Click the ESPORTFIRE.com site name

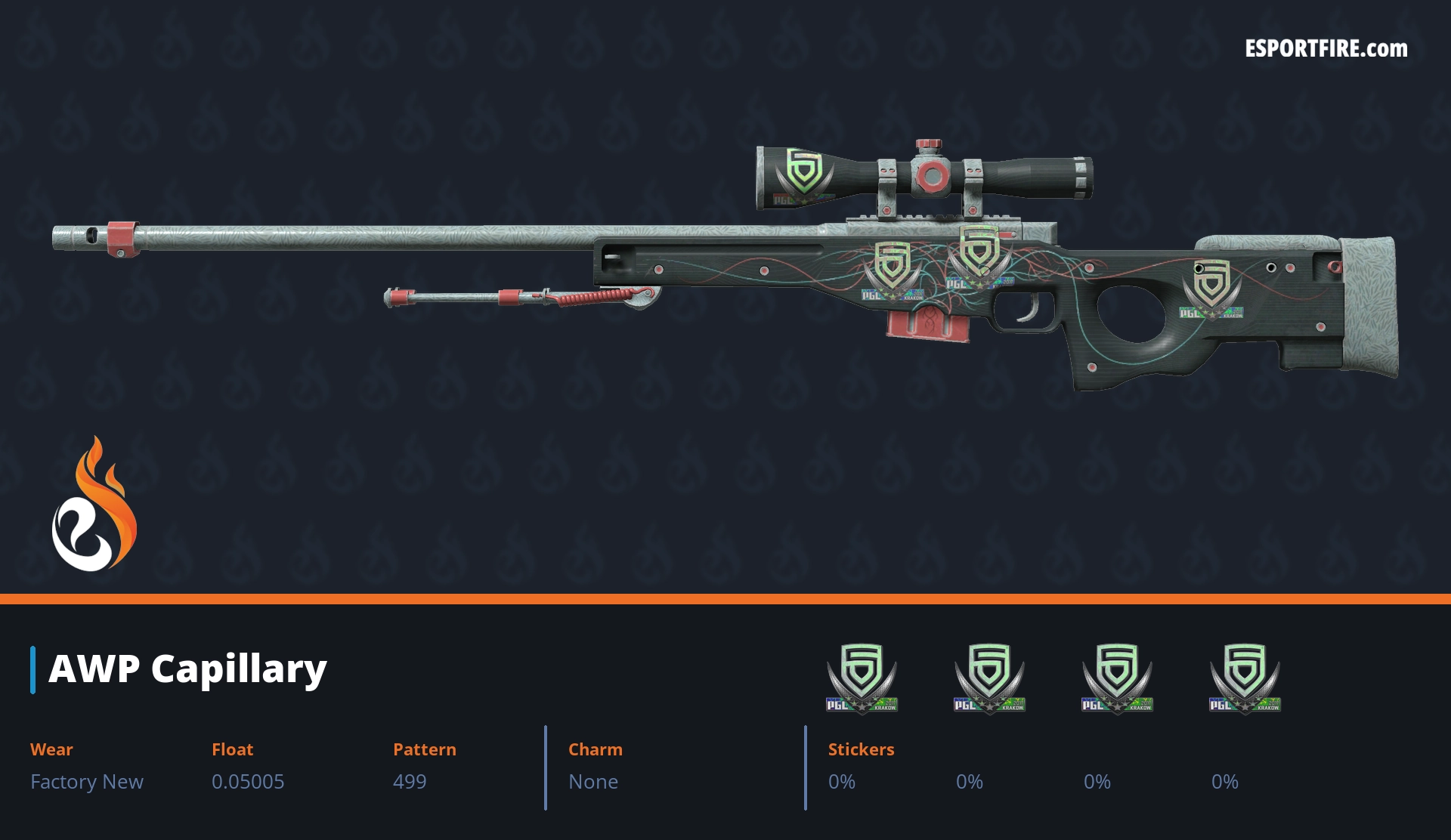coord(1326,49)
